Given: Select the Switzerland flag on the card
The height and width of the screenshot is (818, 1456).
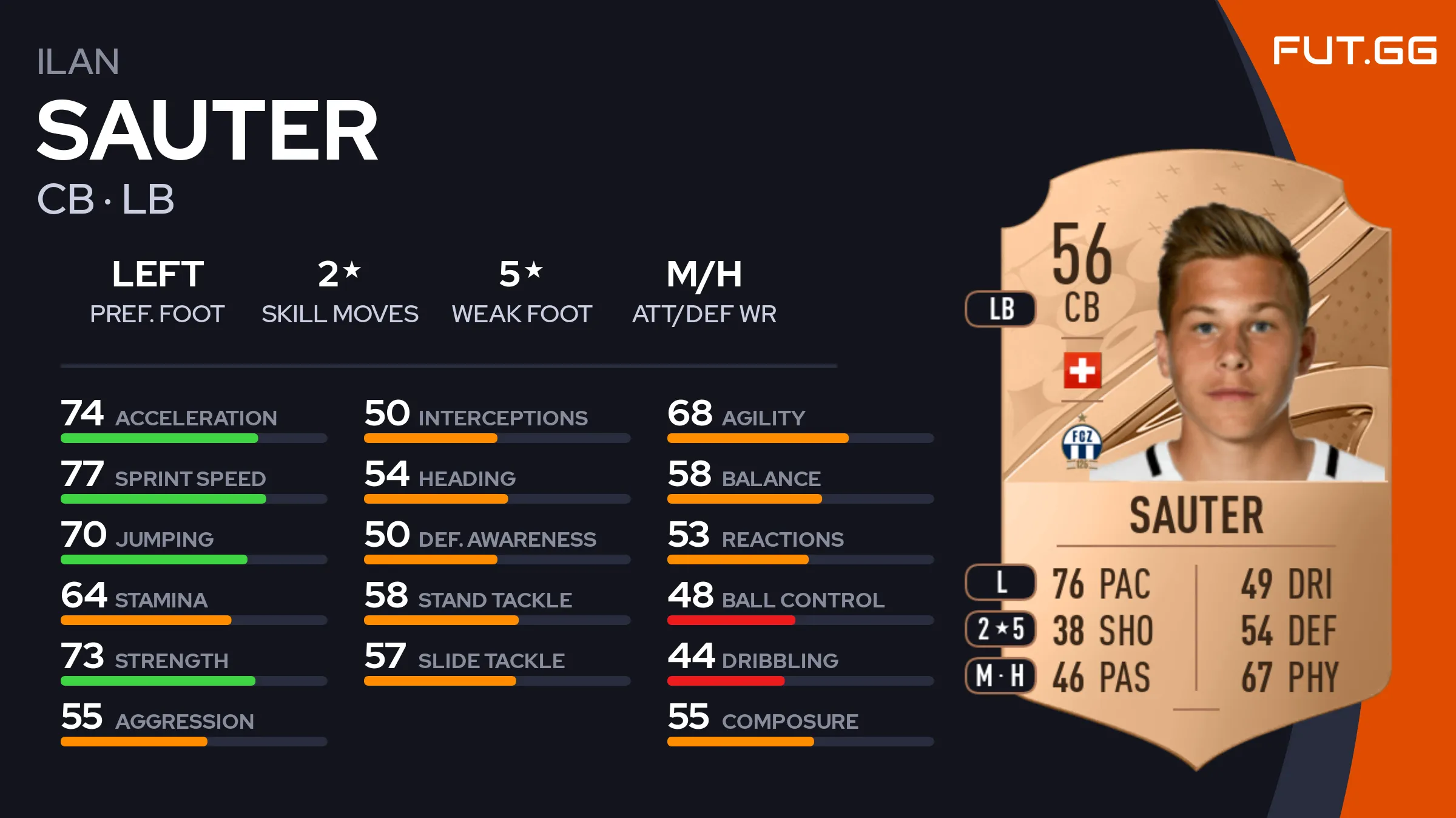Looking at the screenshot, I should [1082, 370].
